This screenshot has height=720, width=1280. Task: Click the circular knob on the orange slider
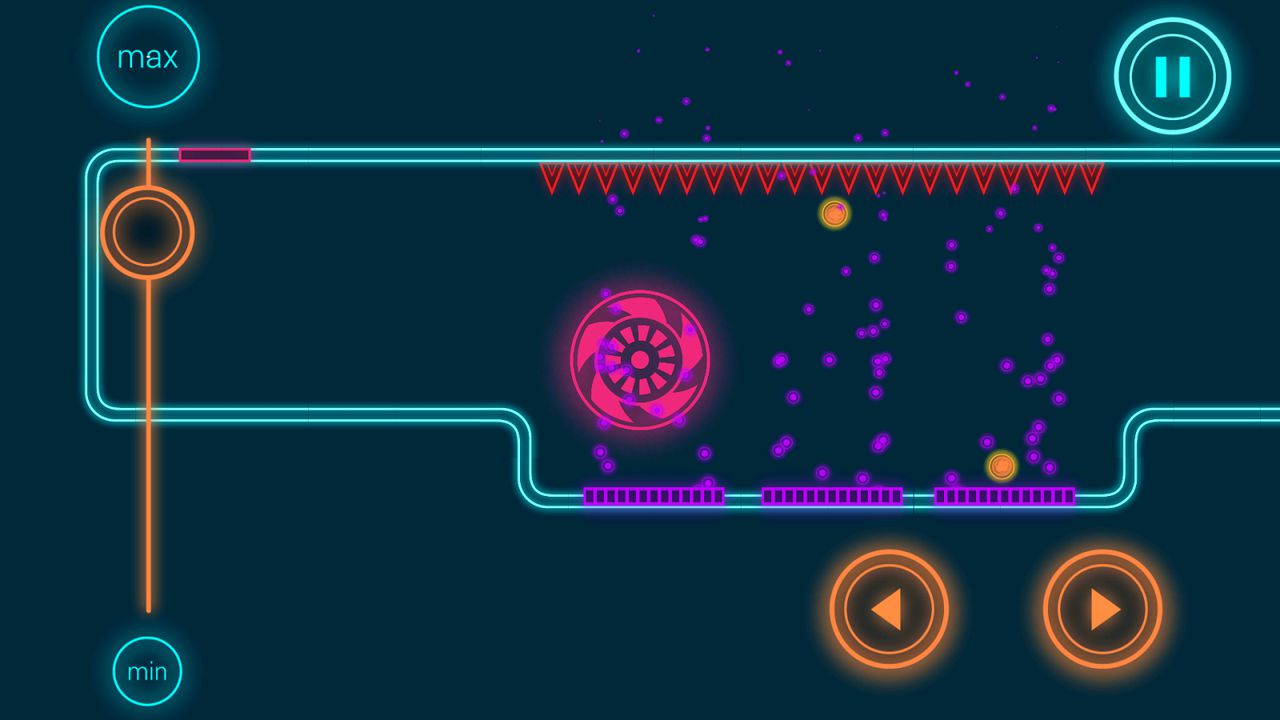(147, 232)
